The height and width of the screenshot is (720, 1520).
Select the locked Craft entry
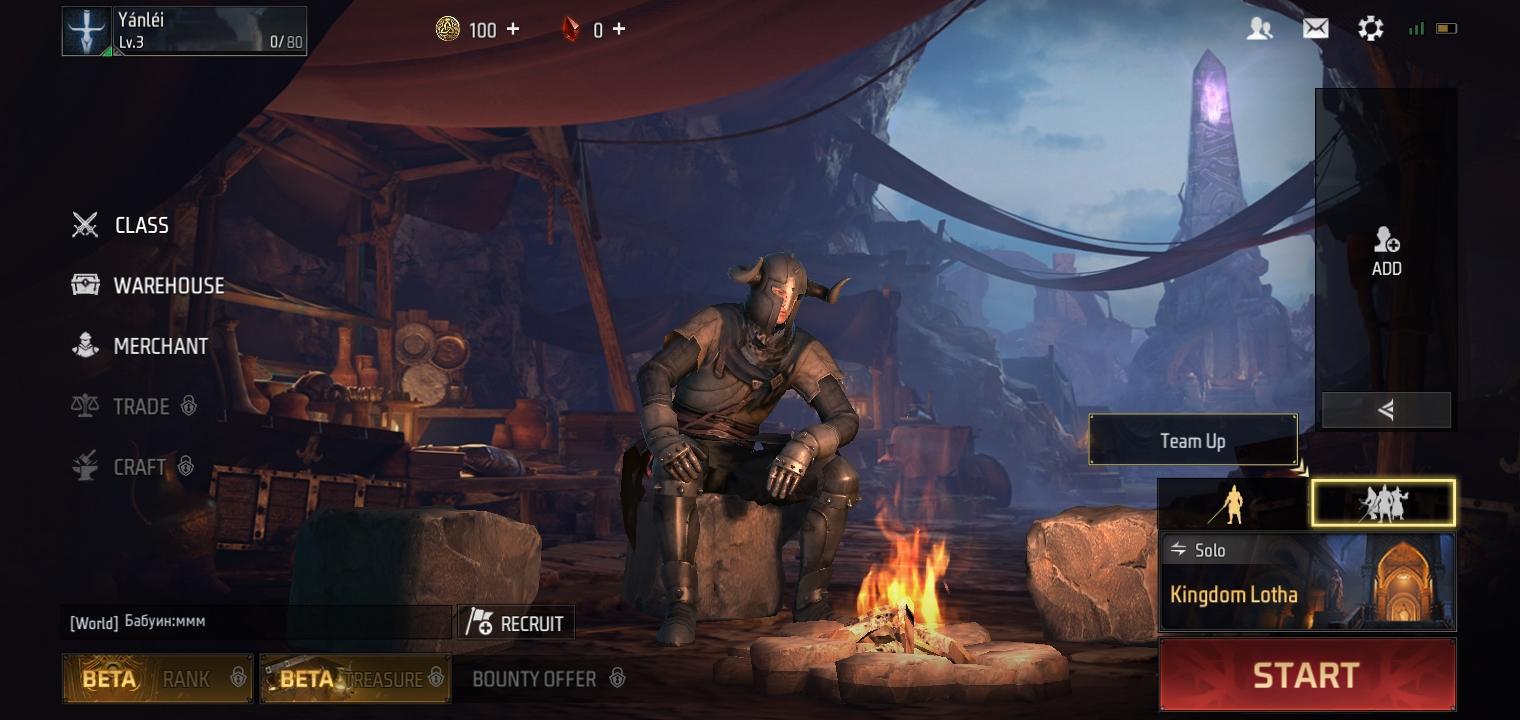pyautogui.click(x=132, y=466)
